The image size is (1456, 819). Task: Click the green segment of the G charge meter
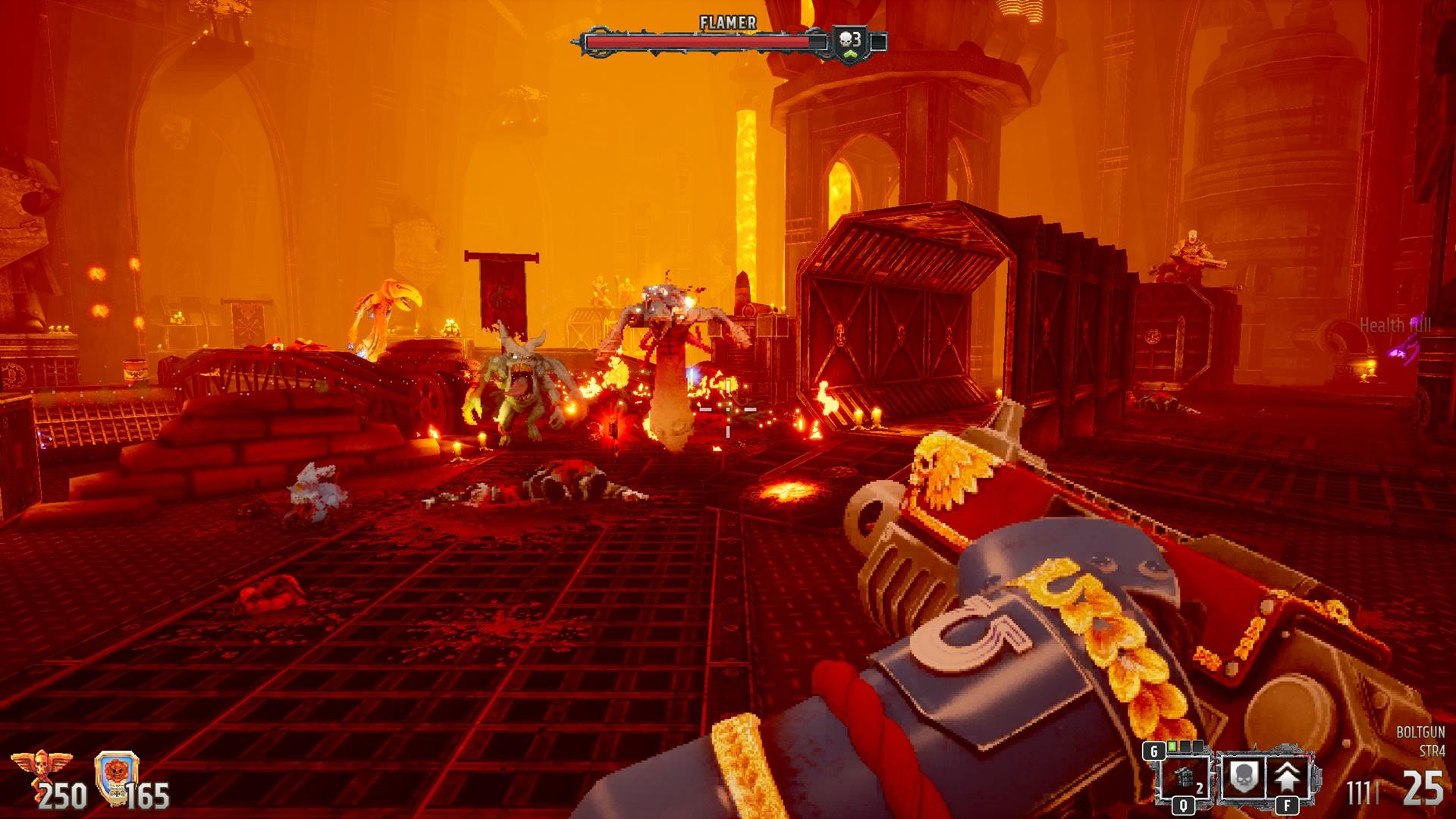1173,746
